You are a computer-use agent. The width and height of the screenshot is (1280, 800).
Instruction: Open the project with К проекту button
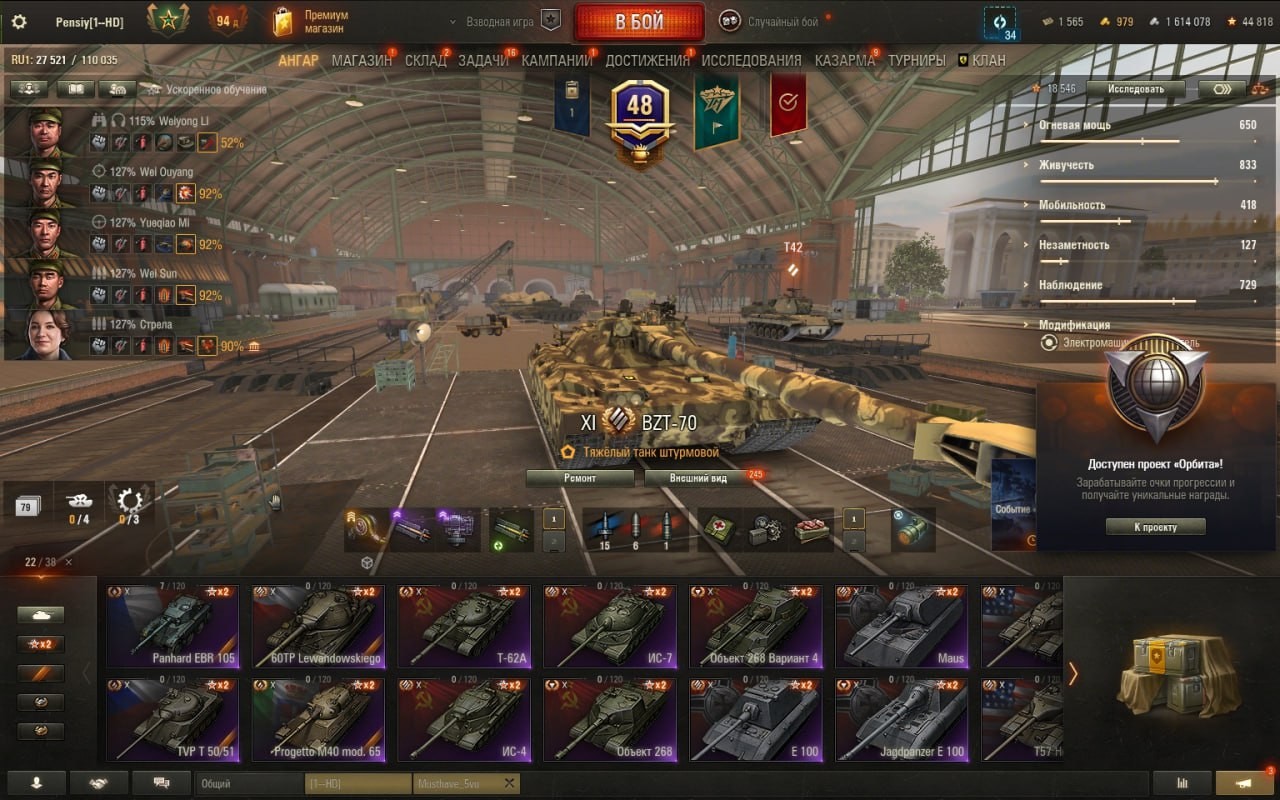pyautogui.click(x=1155, y=527)
